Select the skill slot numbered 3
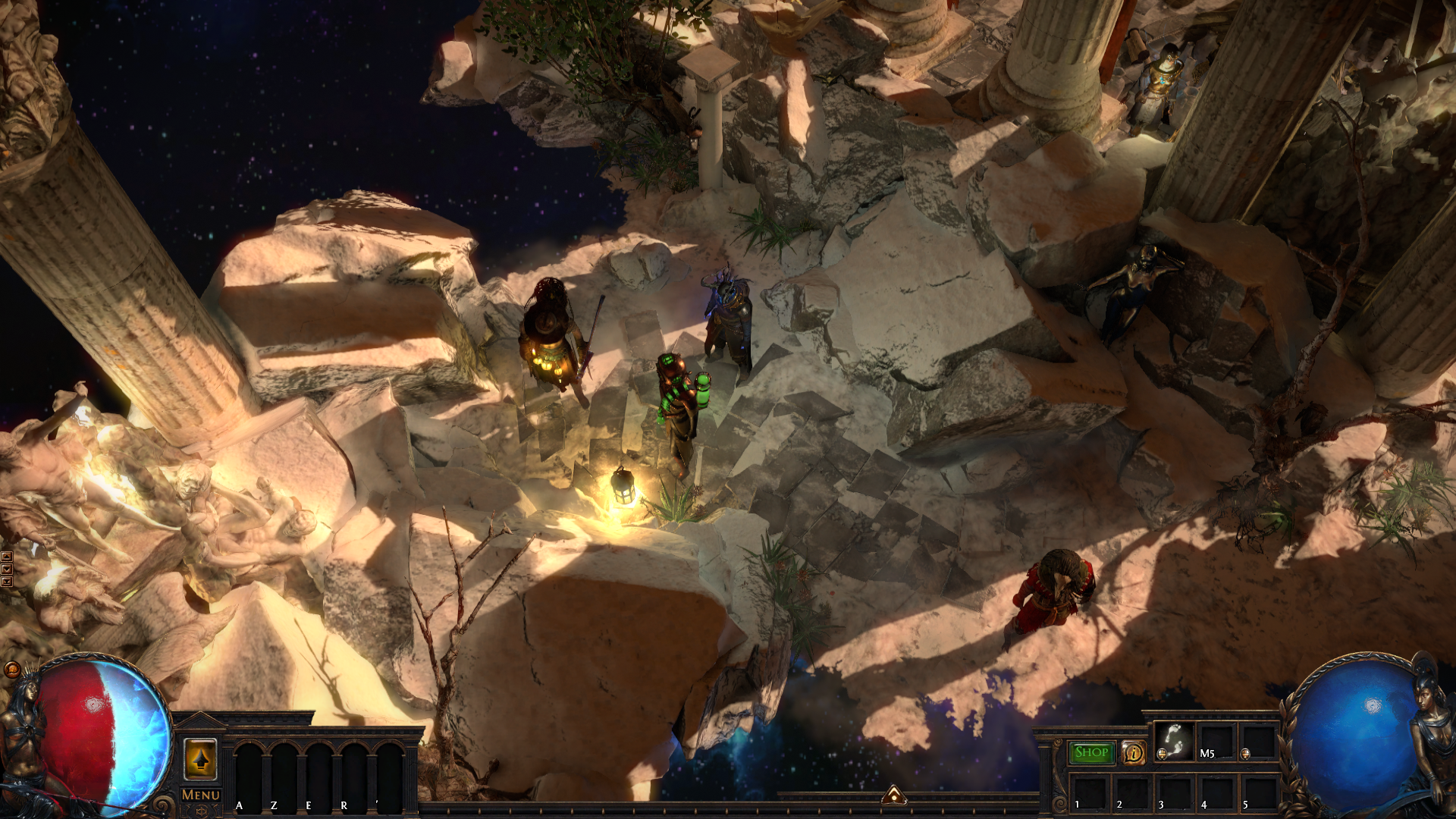 (1174, 792)
